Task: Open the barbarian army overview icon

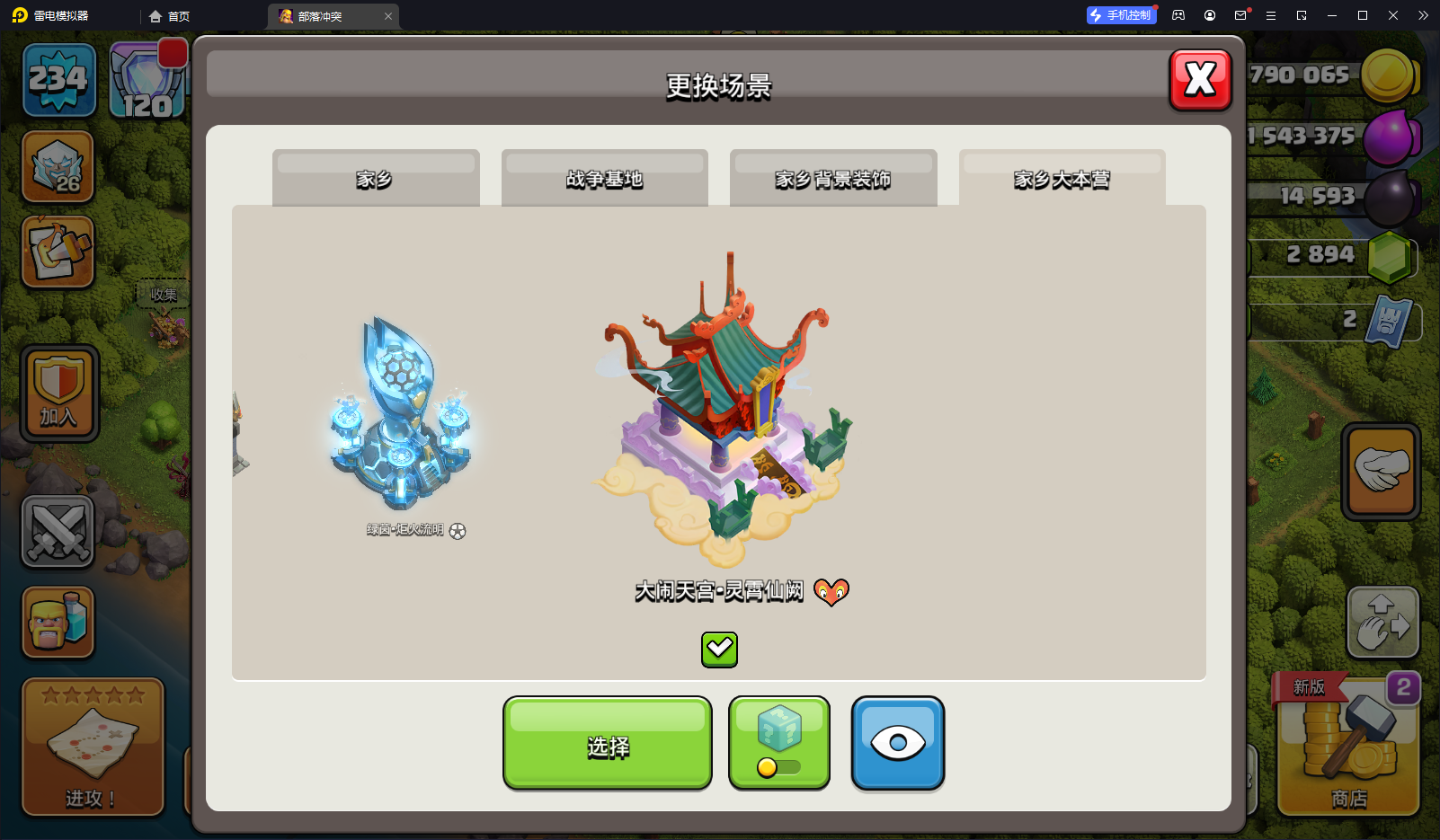Action: pyautogui.click(x=58, y=622)
